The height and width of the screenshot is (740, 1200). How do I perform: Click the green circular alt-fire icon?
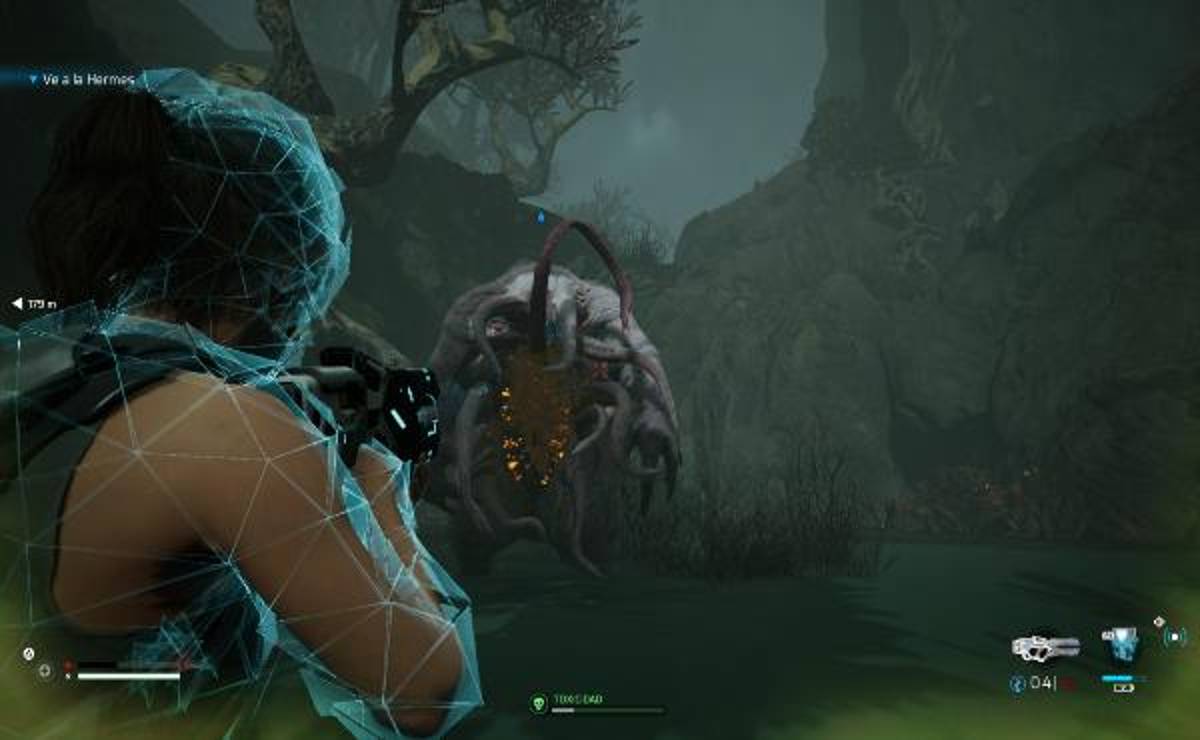point(1173,636)
